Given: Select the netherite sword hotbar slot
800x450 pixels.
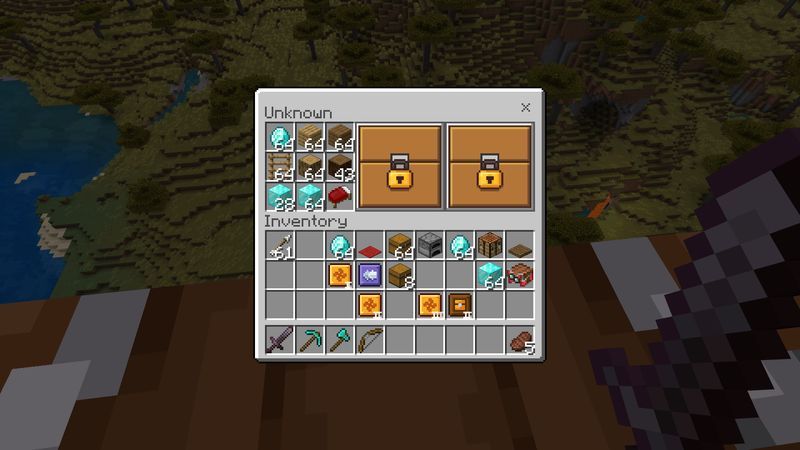Looking at the screenshot, I should click(280, 341).
